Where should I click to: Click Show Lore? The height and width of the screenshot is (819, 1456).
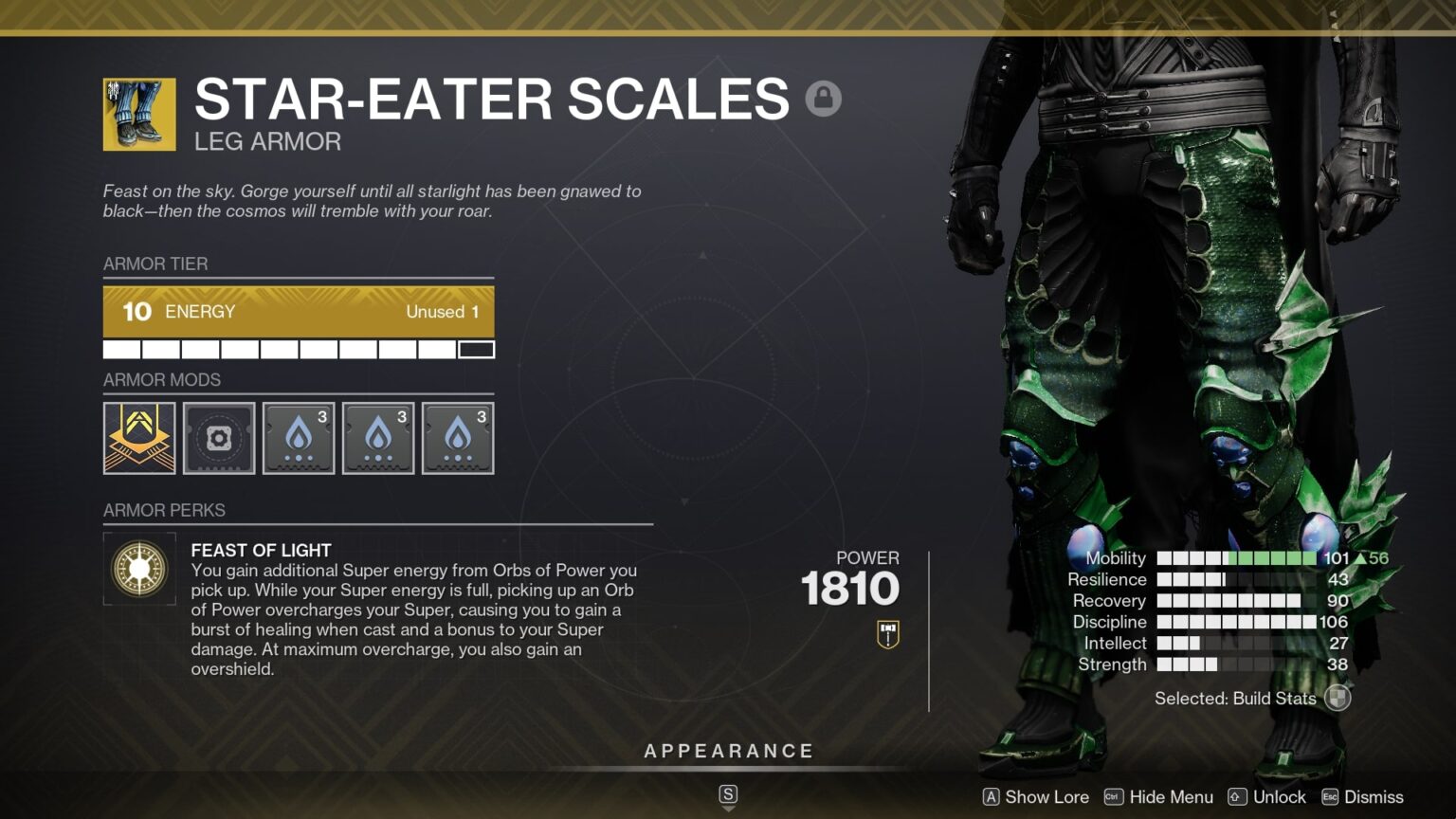[1036, 797]
